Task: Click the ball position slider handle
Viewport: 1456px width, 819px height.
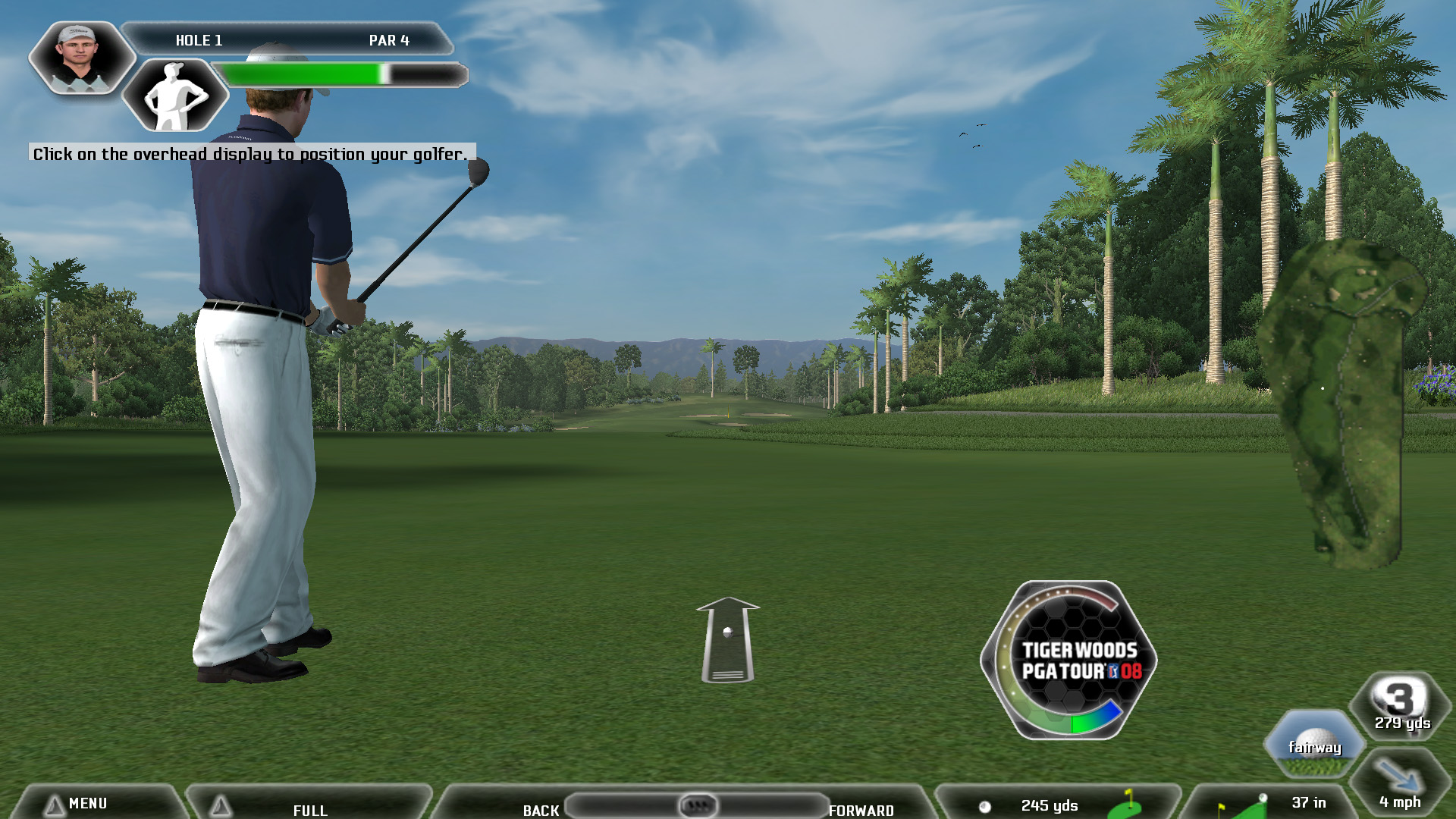Action: (698, 805)
